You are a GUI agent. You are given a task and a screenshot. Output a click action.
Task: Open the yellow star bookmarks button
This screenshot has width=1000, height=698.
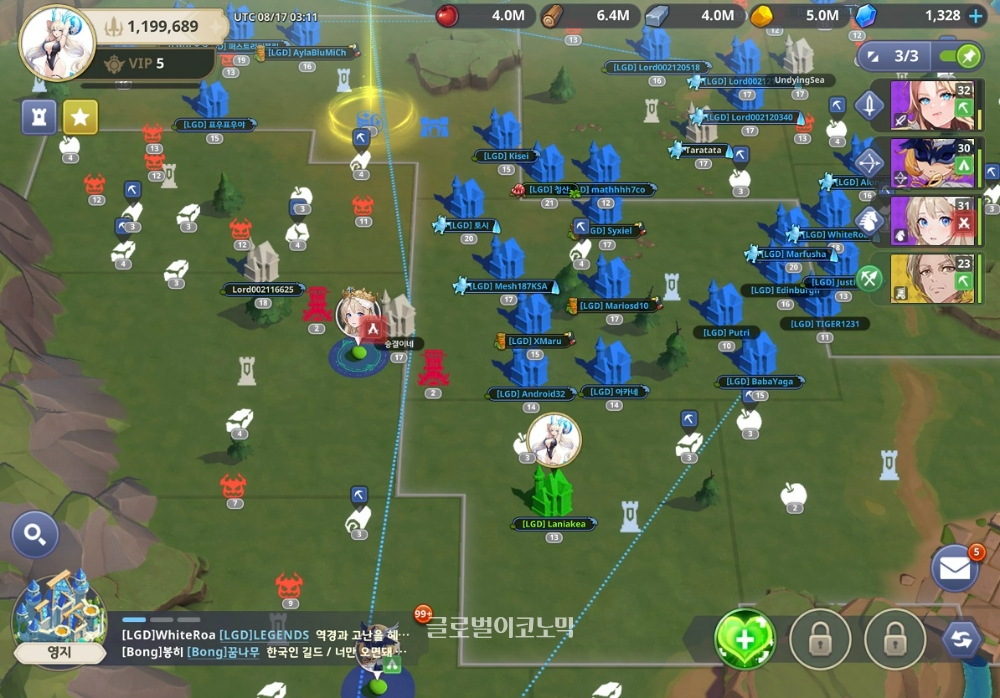coord(80,117)
